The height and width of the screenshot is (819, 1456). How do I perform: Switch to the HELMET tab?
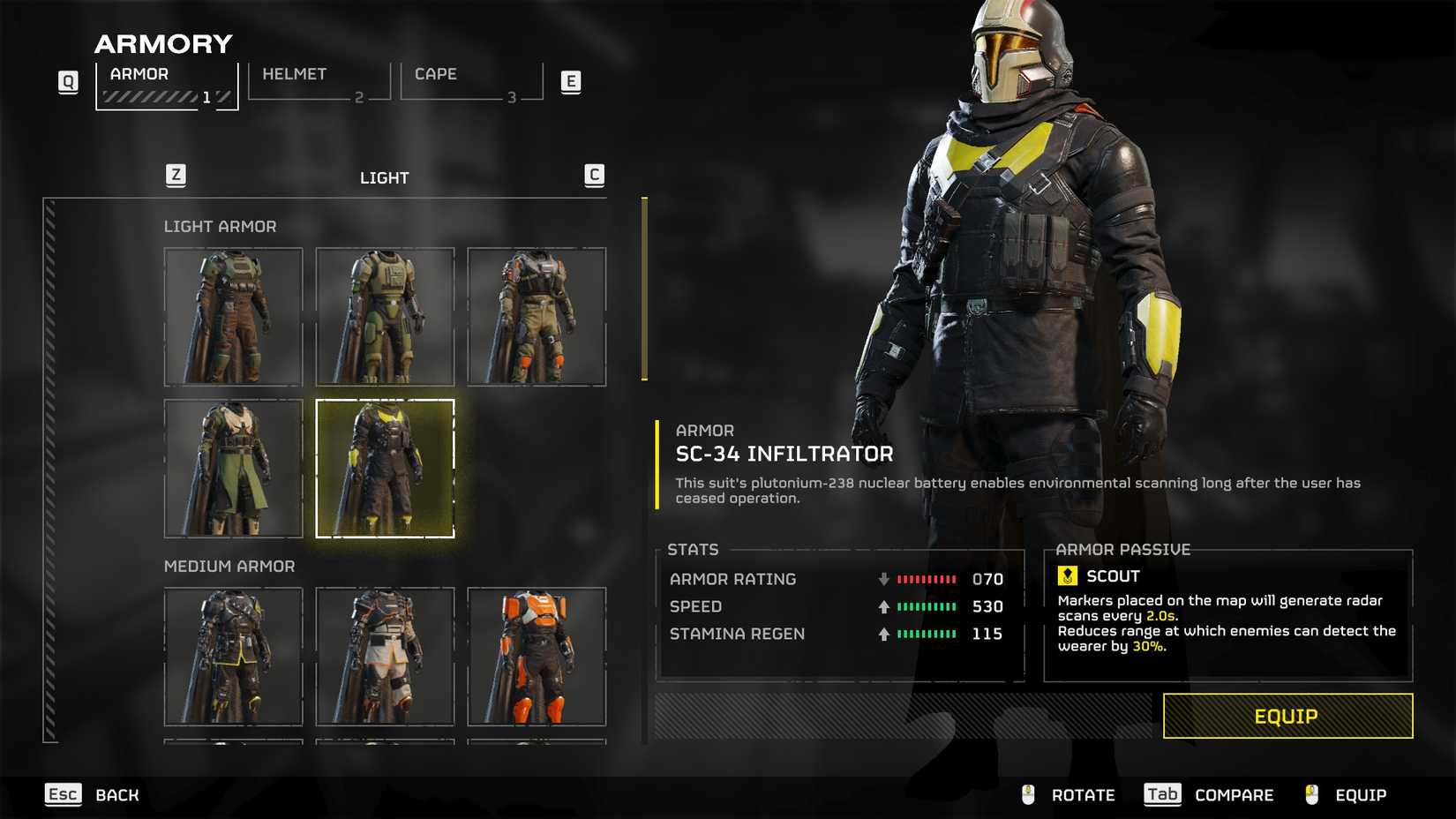294,74
